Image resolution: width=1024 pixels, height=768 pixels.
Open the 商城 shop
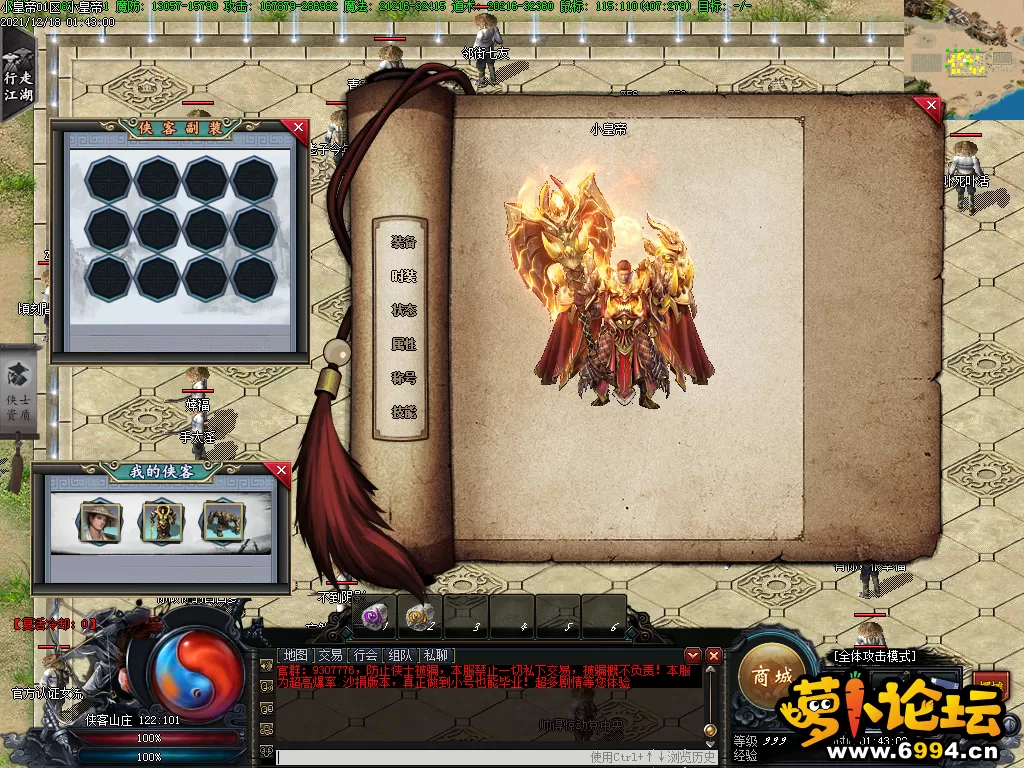pyautogui.click(x=773, y=677)
